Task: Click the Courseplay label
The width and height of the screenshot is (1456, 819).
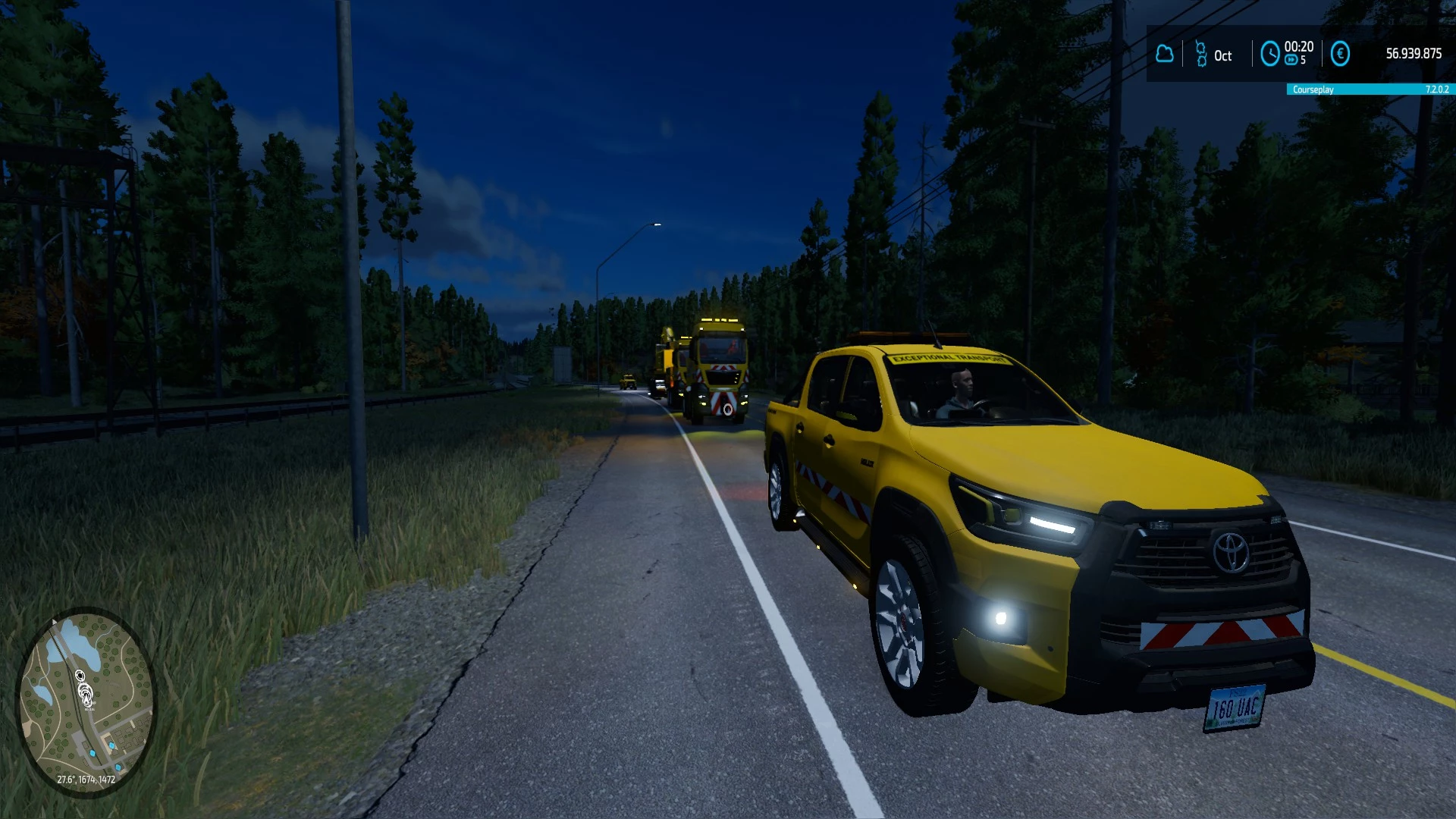Action: point(1312,89)
